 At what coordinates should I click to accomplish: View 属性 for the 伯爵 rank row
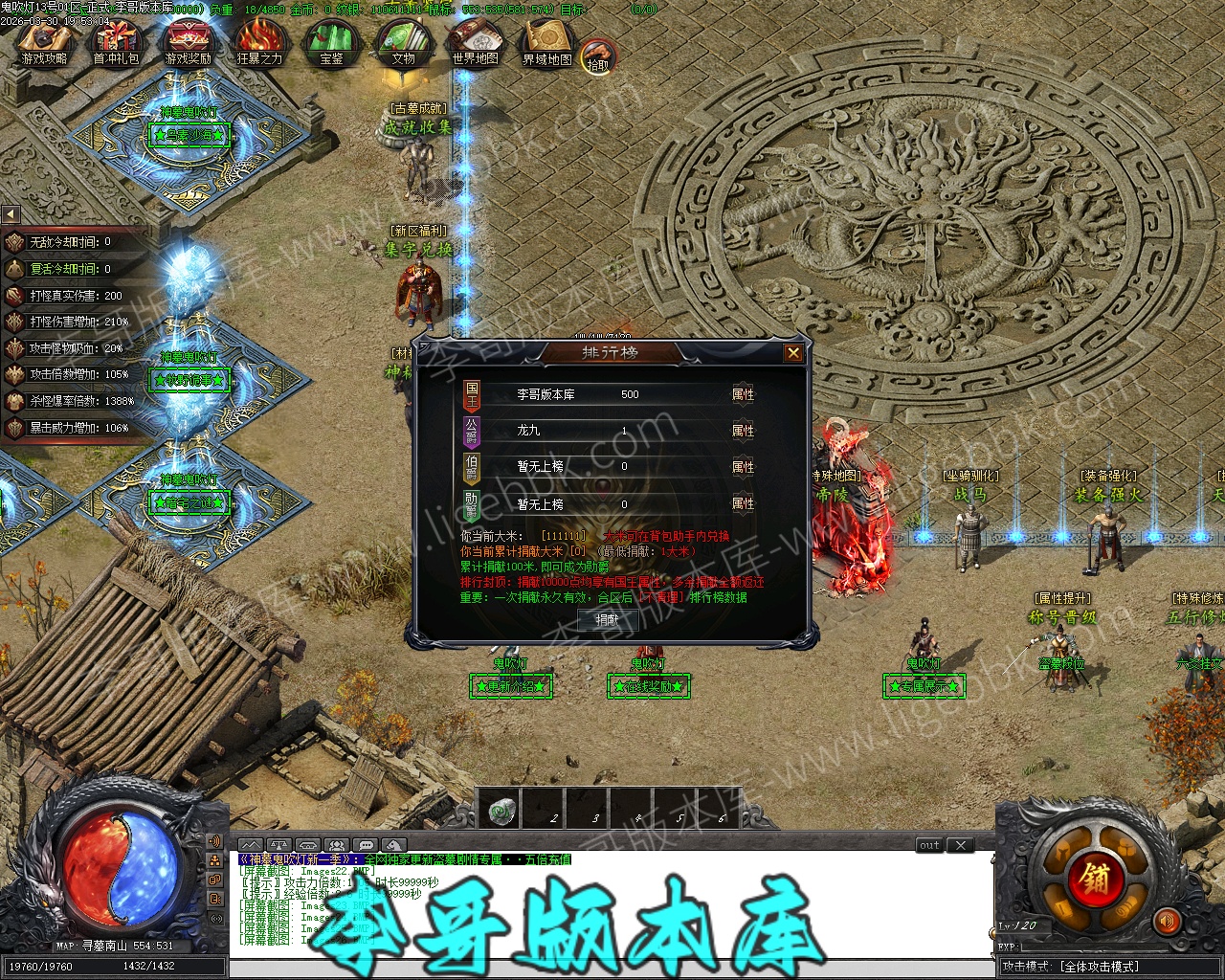pos(743,467)
